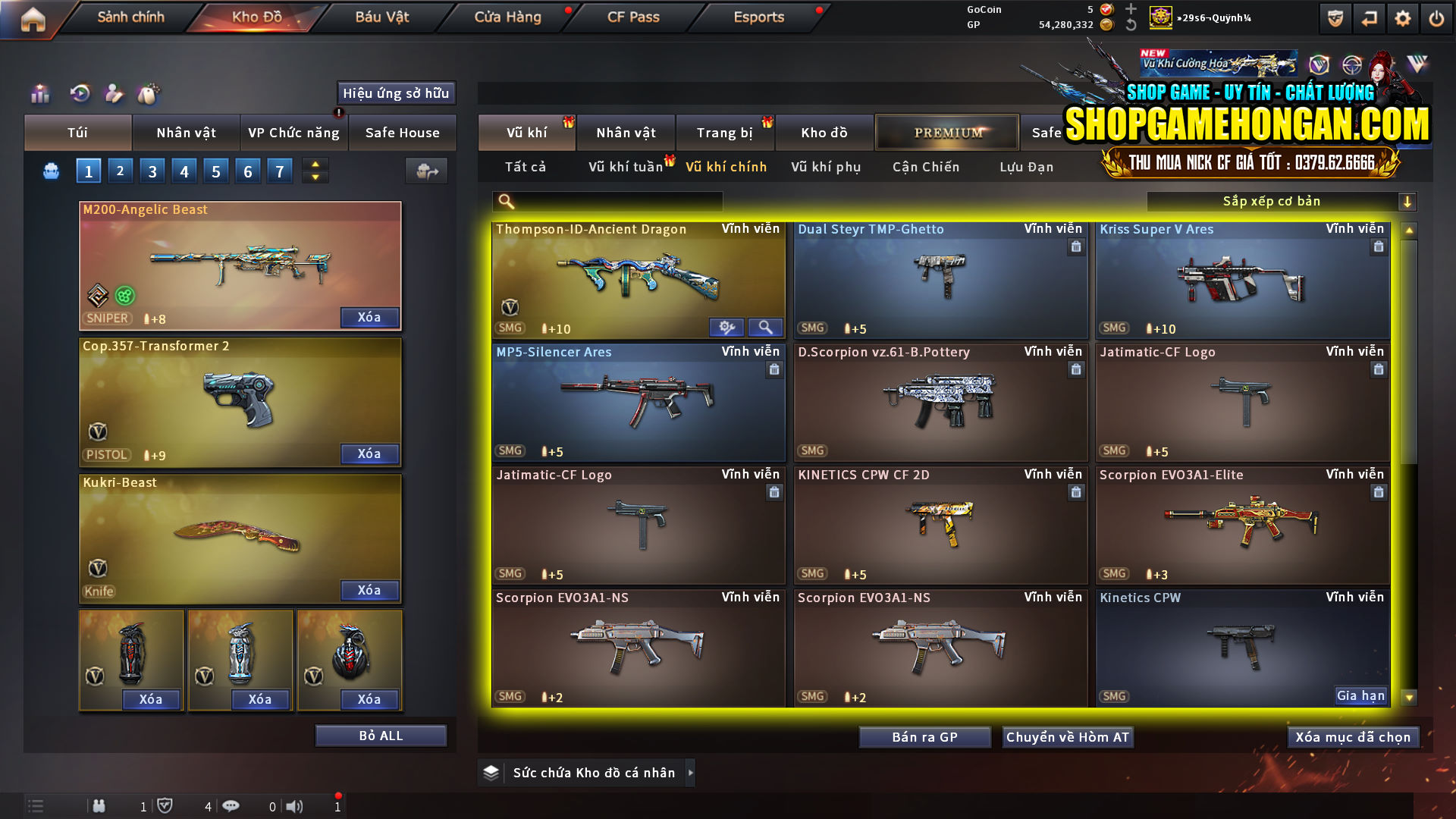
Task: Switch to the Vũ khí phụ tab
Action: [827, 167]
